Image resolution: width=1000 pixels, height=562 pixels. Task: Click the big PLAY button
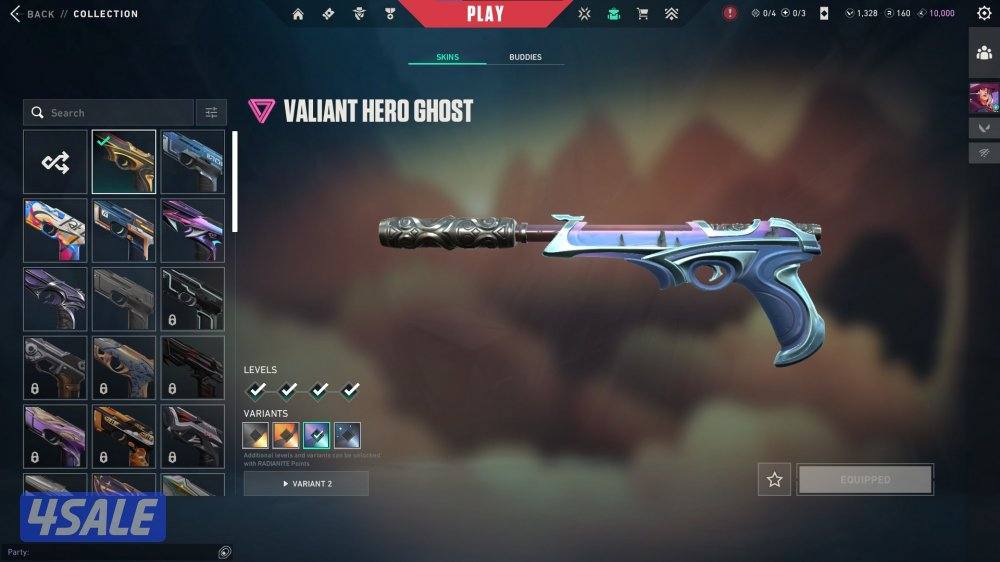pos(485,14)
